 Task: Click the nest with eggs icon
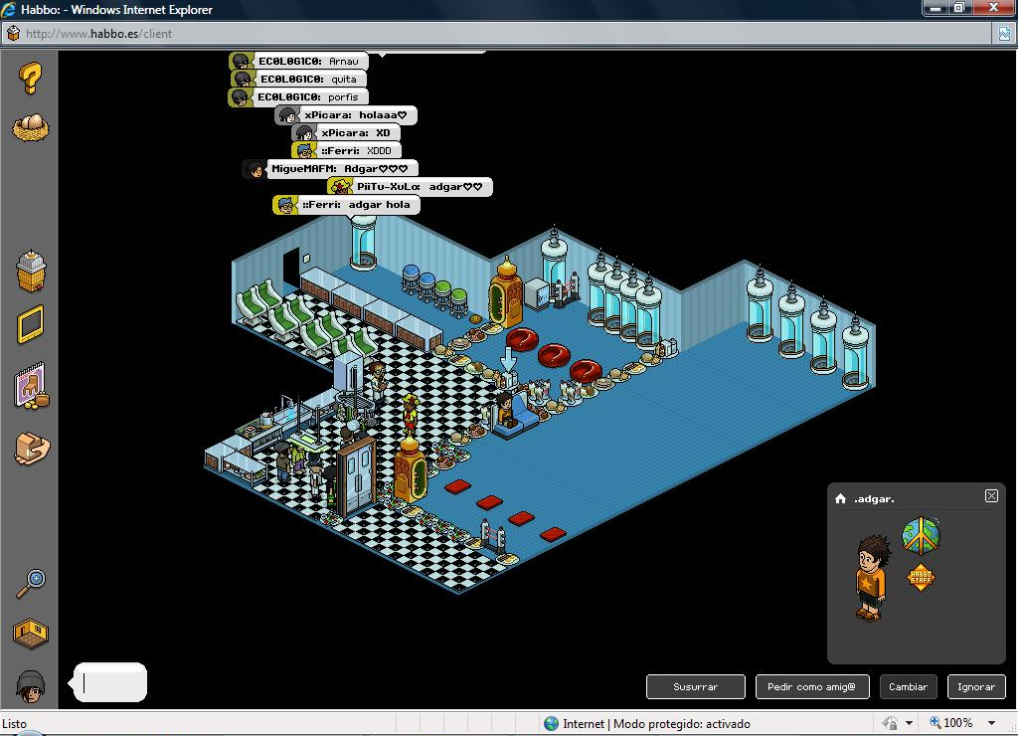coord(30,127)
